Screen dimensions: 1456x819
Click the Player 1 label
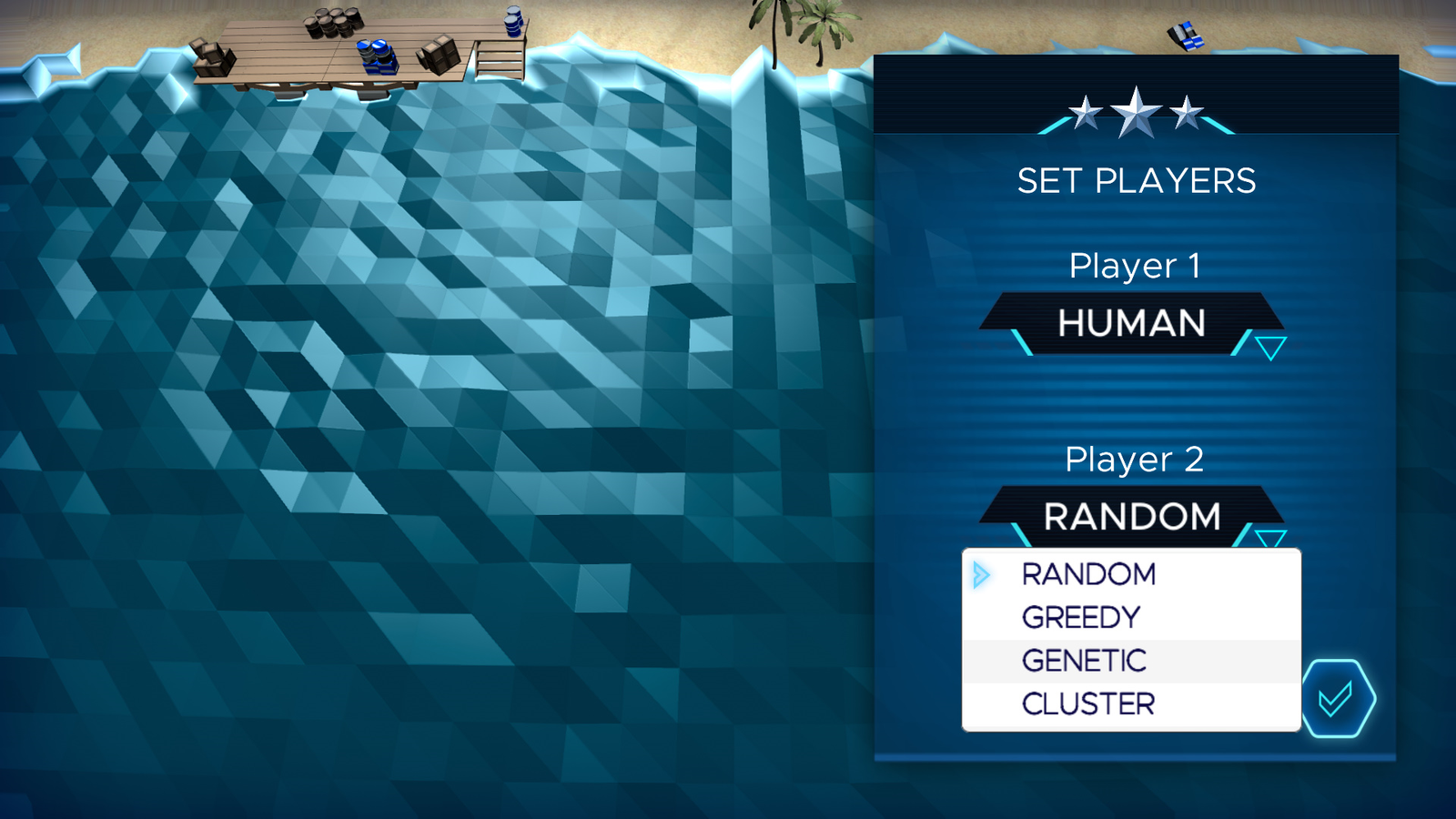[x=1133, y=267]
